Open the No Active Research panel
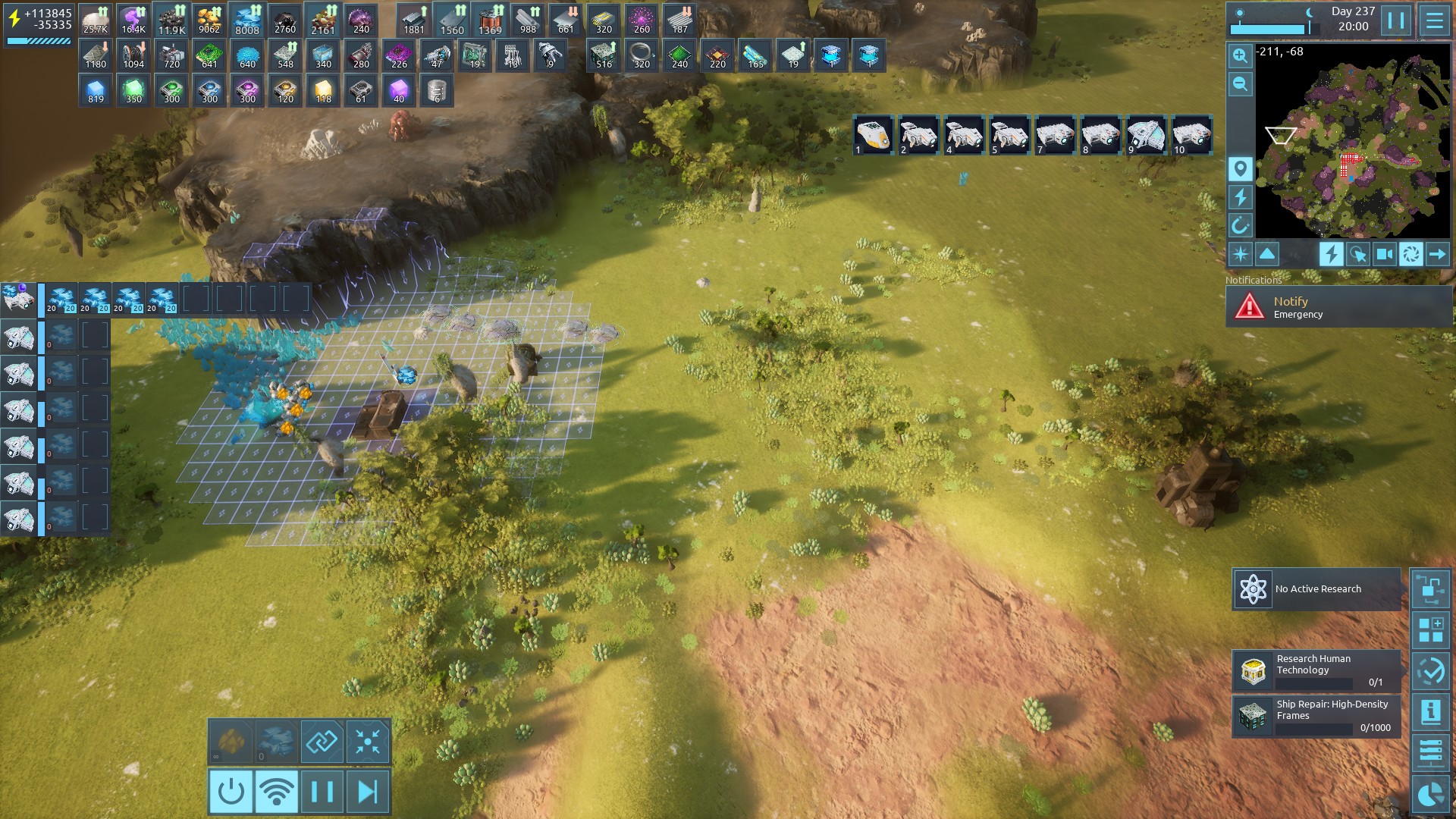1456x819 pixels. click(x=1316, y=589)
